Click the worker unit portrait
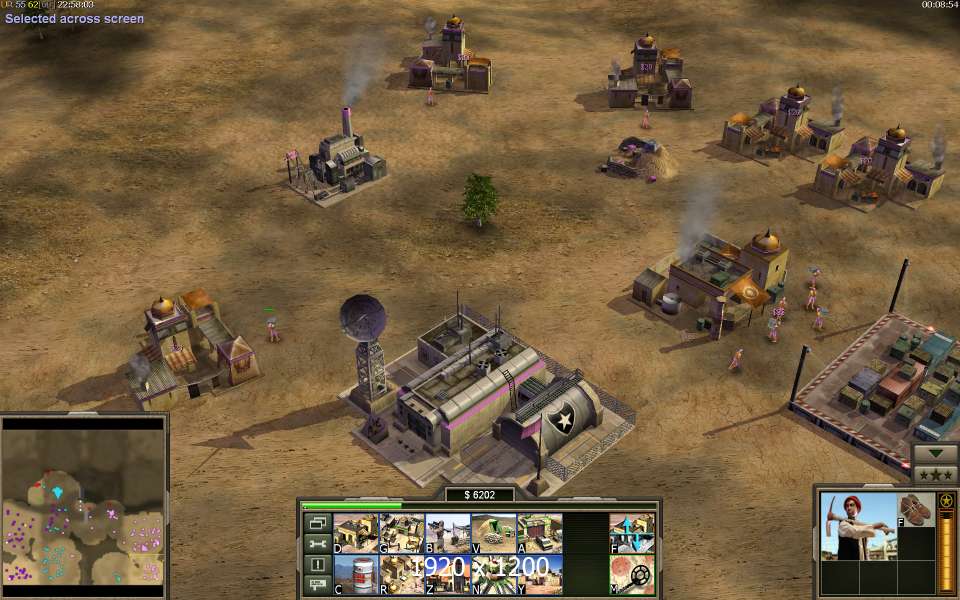 point(857,525)
